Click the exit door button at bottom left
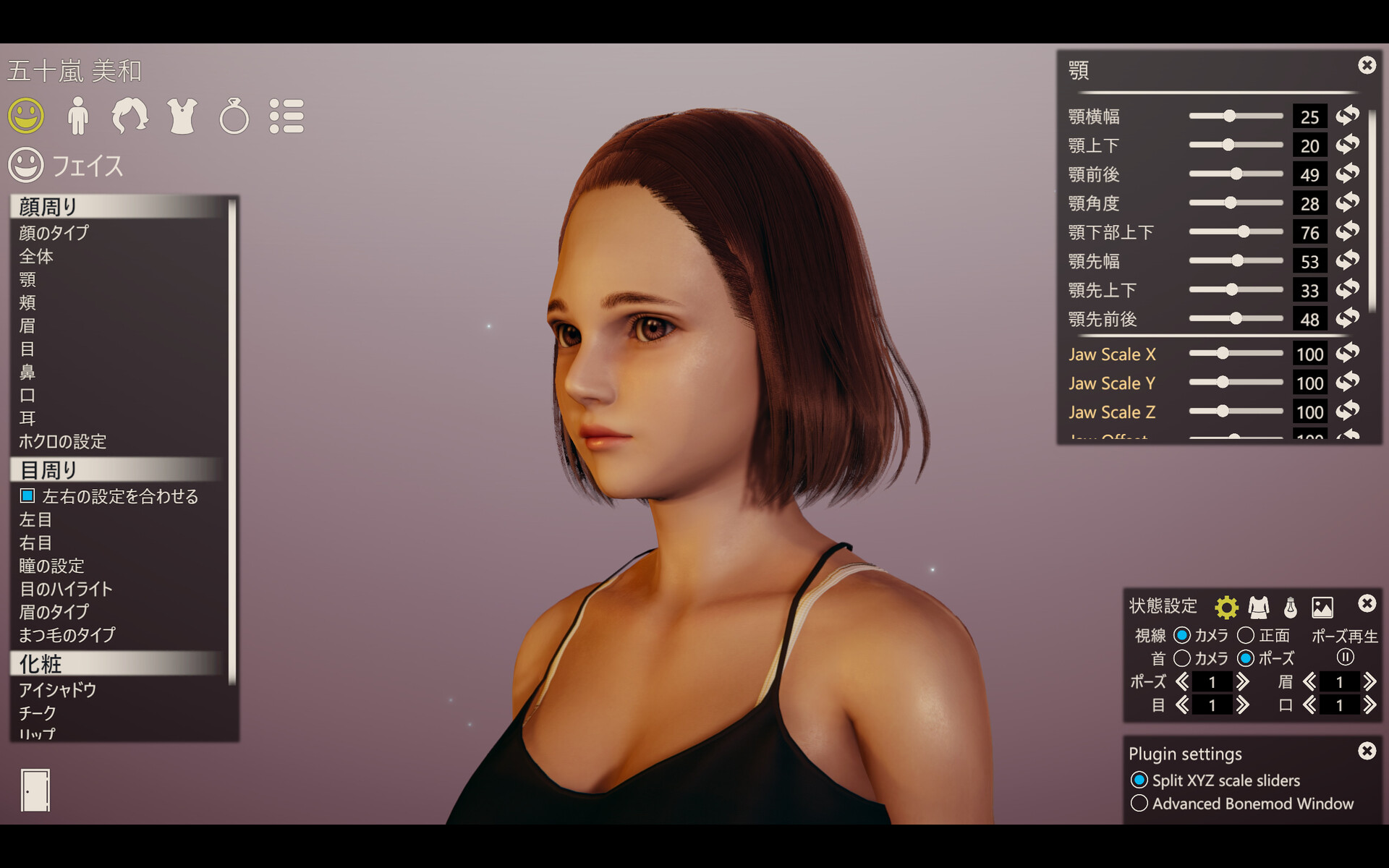1389x868 pixels. click(x=35, y=790)
